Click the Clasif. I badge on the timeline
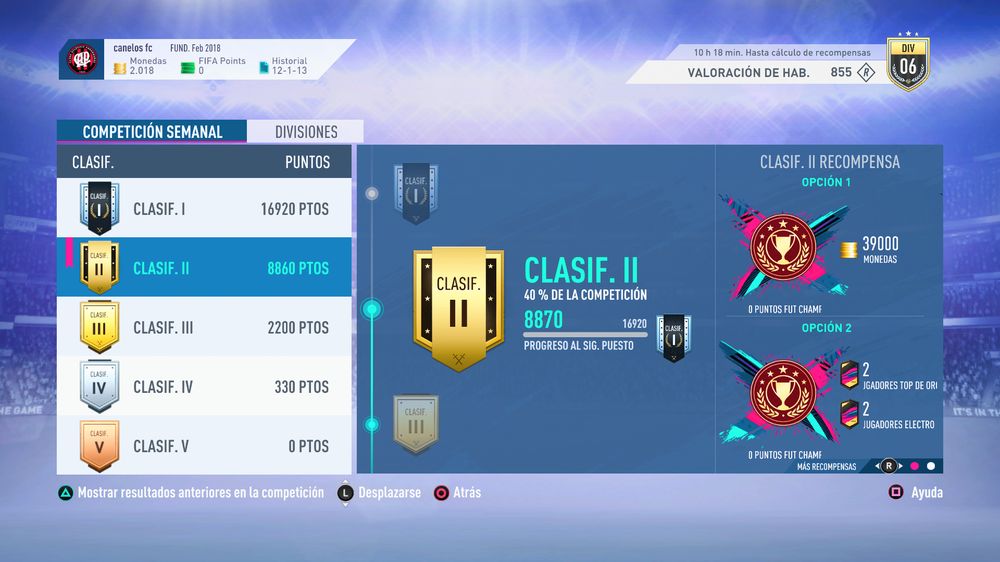1000x562 pixels. click(x=415, y=193)
